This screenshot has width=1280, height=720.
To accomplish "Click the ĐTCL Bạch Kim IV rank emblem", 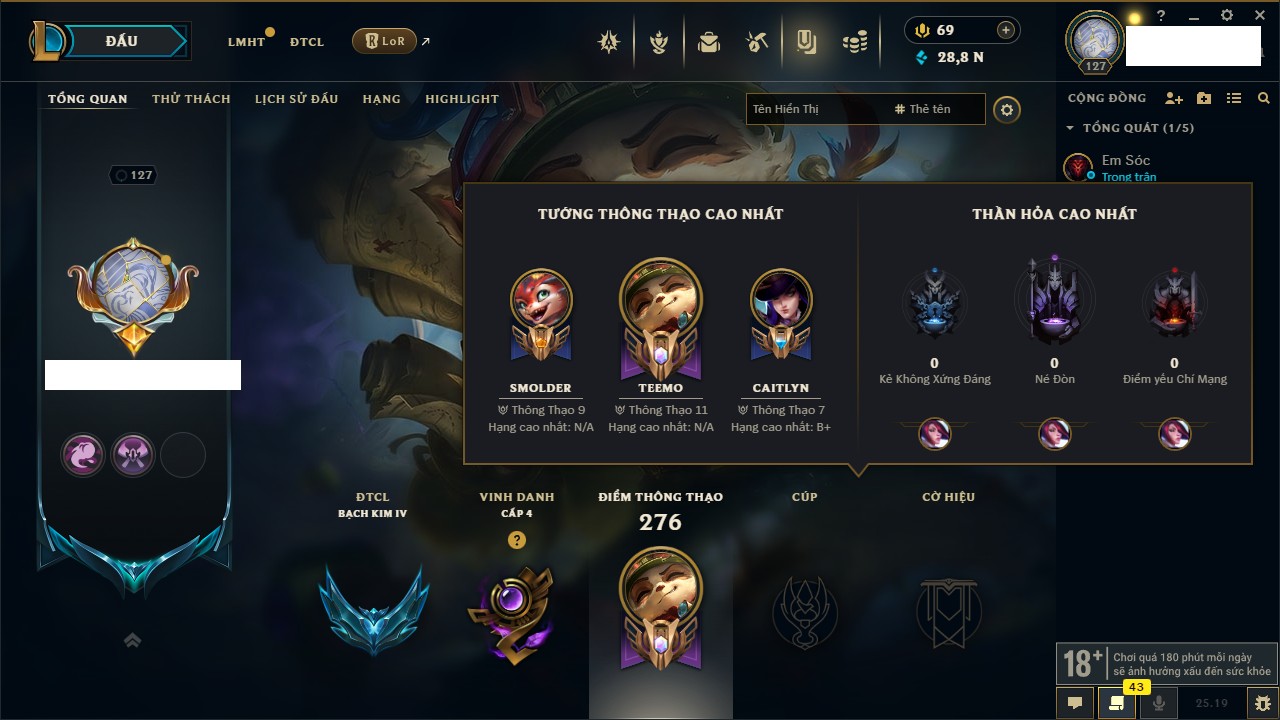I will pyautogui.click(x=373, y=608).
